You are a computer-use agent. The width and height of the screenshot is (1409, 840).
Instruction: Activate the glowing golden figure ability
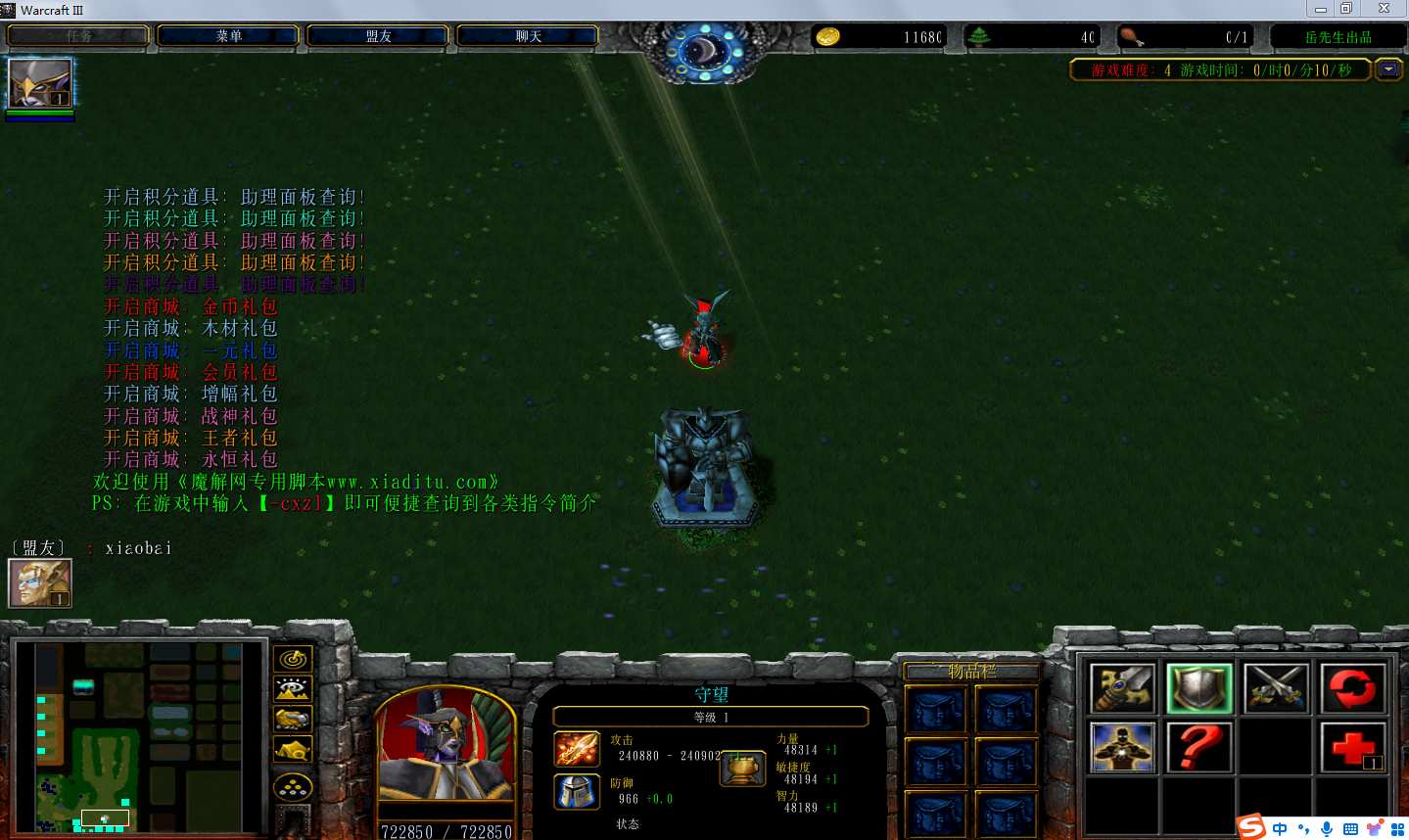click(x=1123, y=748)
